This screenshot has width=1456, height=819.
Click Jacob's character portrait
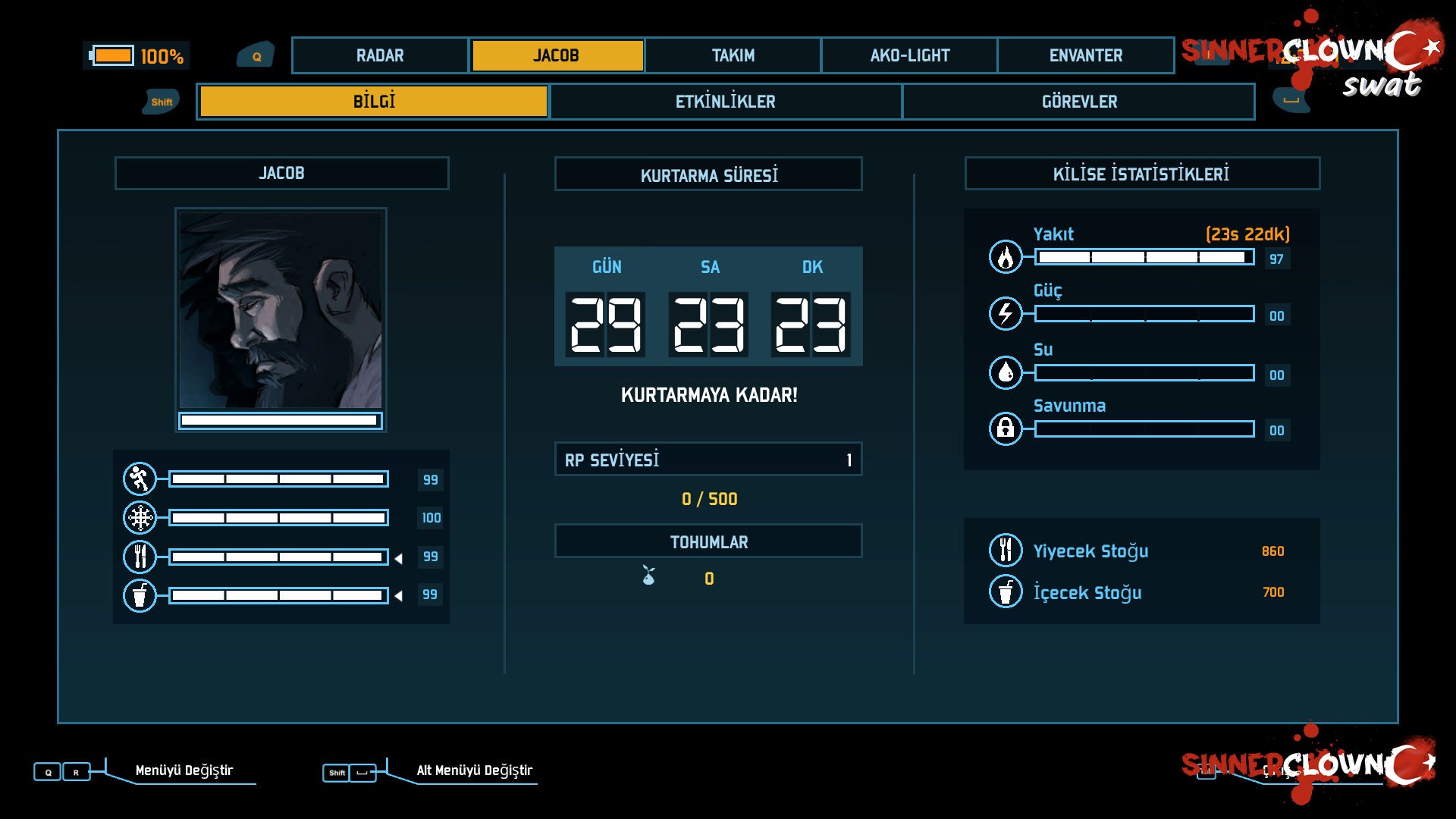tap(281, 310)
